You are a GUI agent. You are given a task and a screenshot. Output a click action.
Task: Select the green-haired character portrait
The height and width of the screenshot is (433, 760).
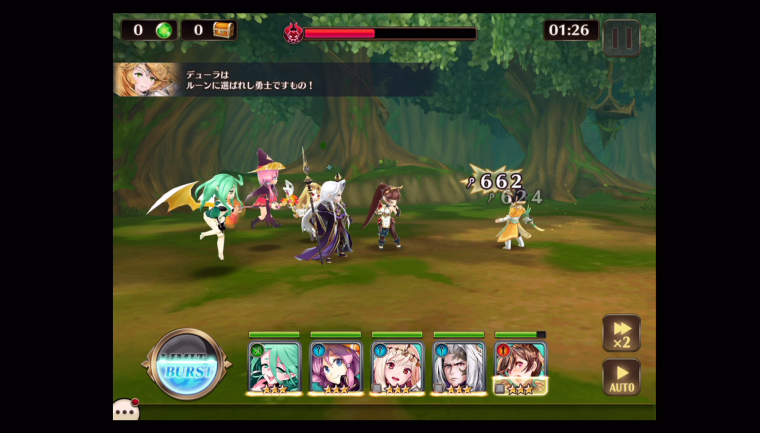point(273,366)
